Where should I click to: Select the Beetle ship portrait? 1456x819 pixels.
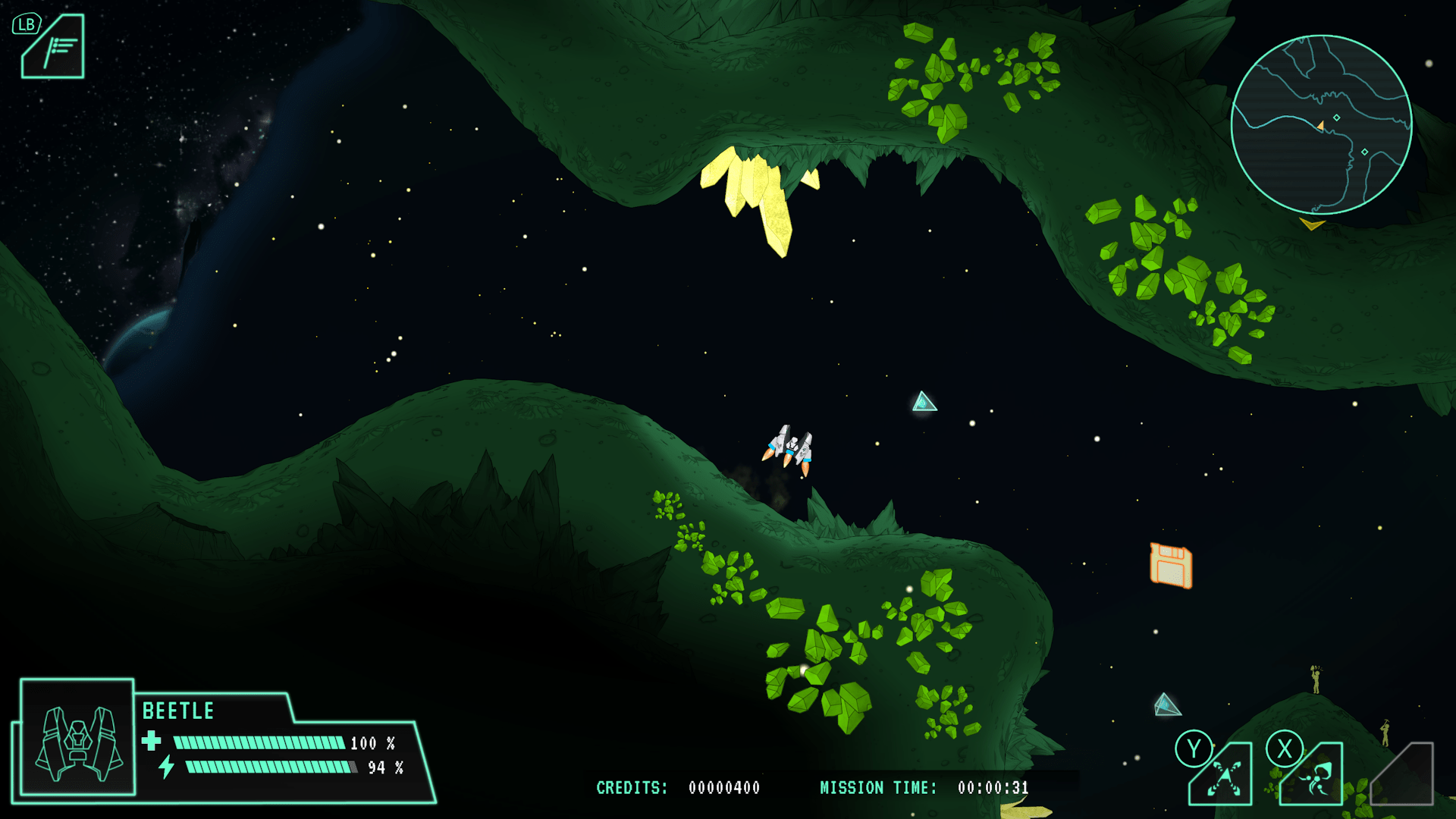point(77,739)
